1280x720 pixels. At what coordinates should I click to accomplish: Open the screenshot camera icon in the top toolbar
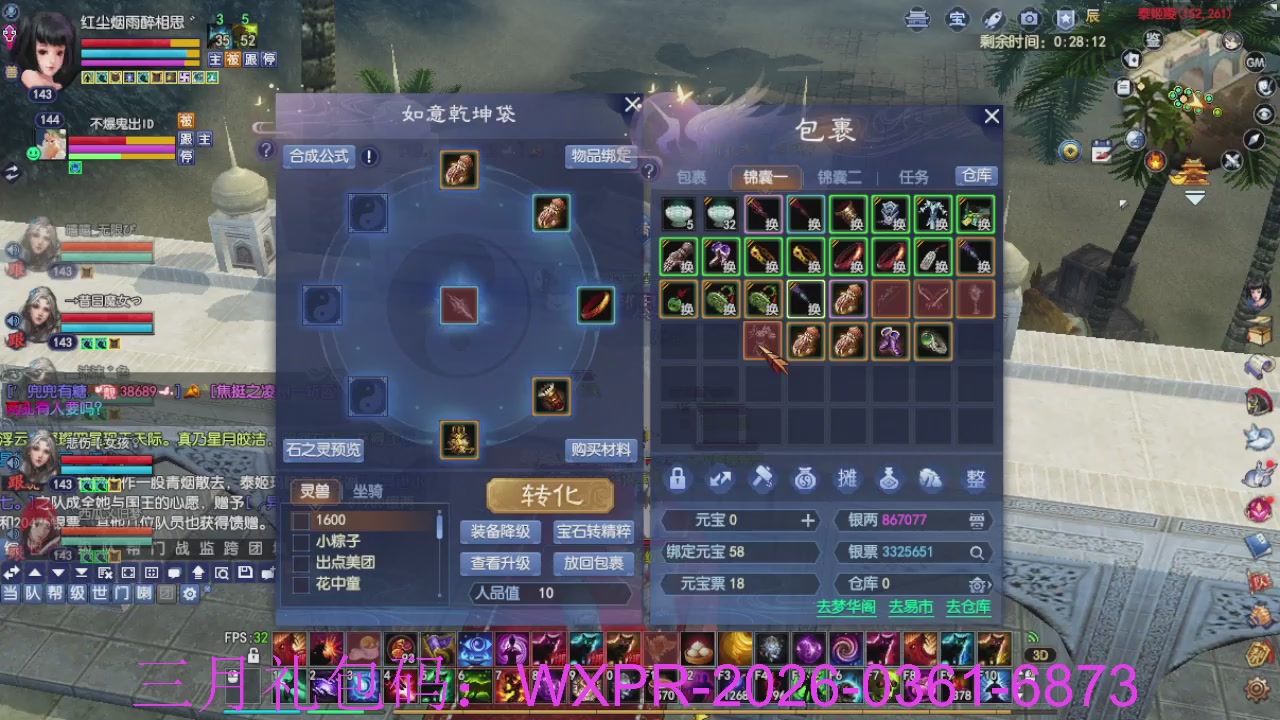pyautogui.click(x=1029, y=18)
